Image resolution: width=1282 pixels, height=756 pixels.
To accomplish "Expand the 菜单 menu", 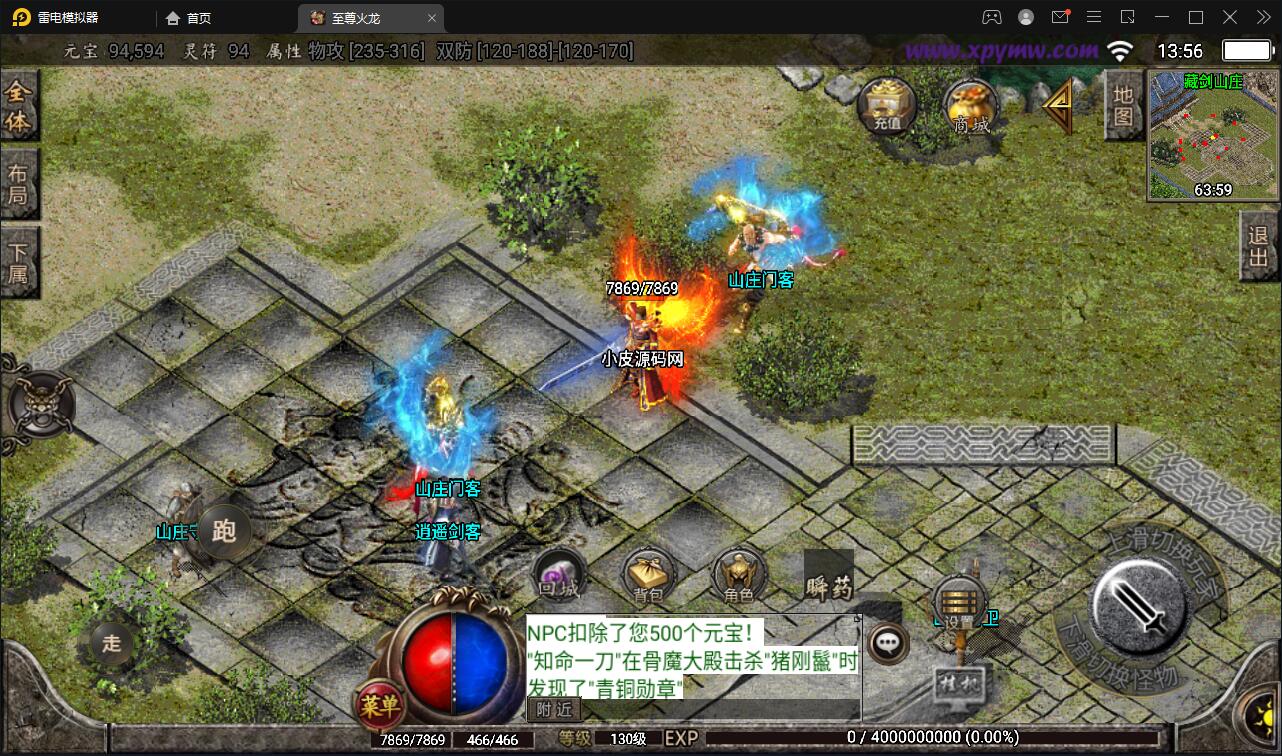I will point(383,704).
